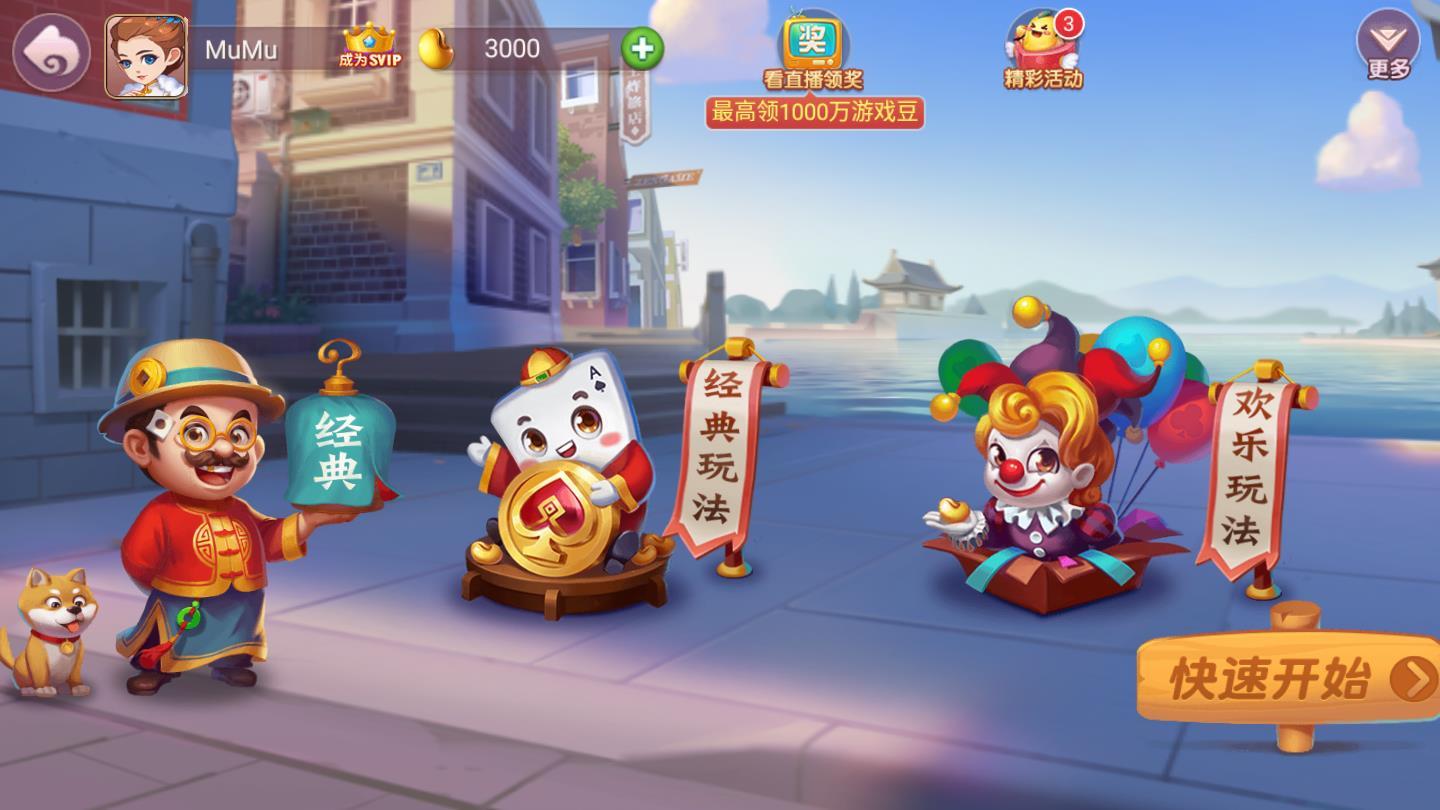The image size is (1440, 810).
Task: Open MuMu's avatar portrait
Action: (x=146, y=52)
